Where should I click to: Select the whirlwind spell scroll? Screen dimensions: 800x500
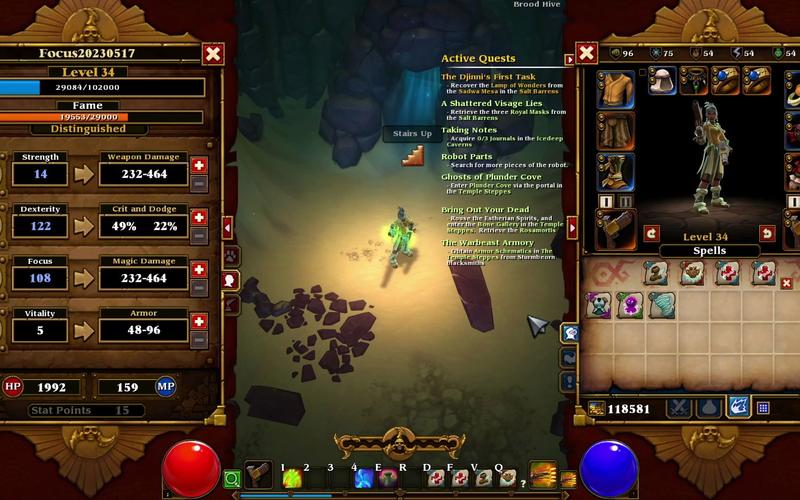(x=661, y=305)
